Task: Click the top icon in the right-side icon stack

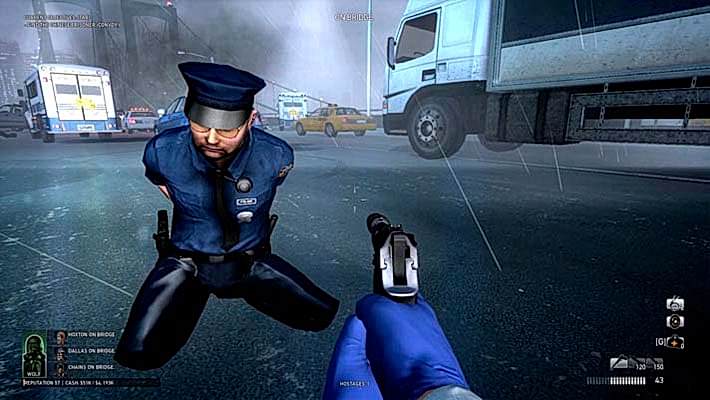Action: [x=675, y=304]
